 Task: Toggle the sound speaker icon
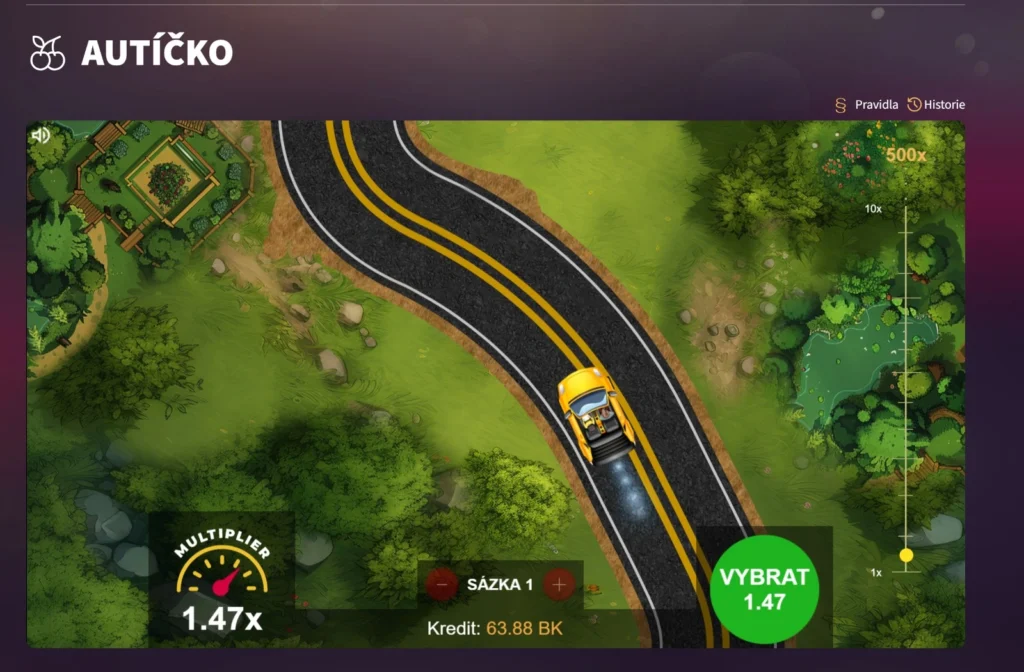pos(41,135)
